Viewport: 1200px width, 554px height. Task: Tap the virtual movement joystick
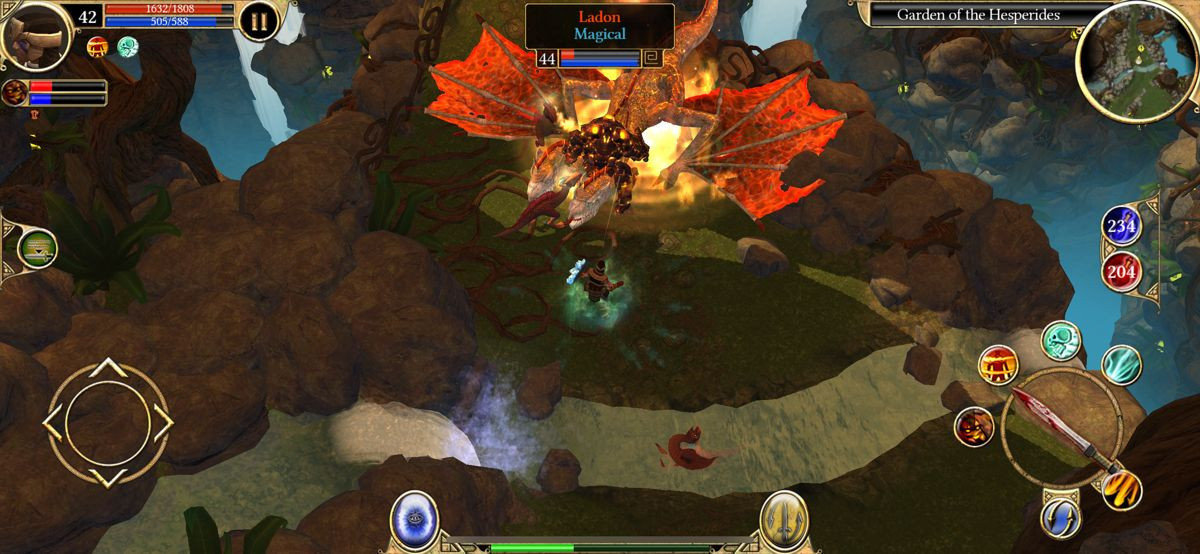107,423
